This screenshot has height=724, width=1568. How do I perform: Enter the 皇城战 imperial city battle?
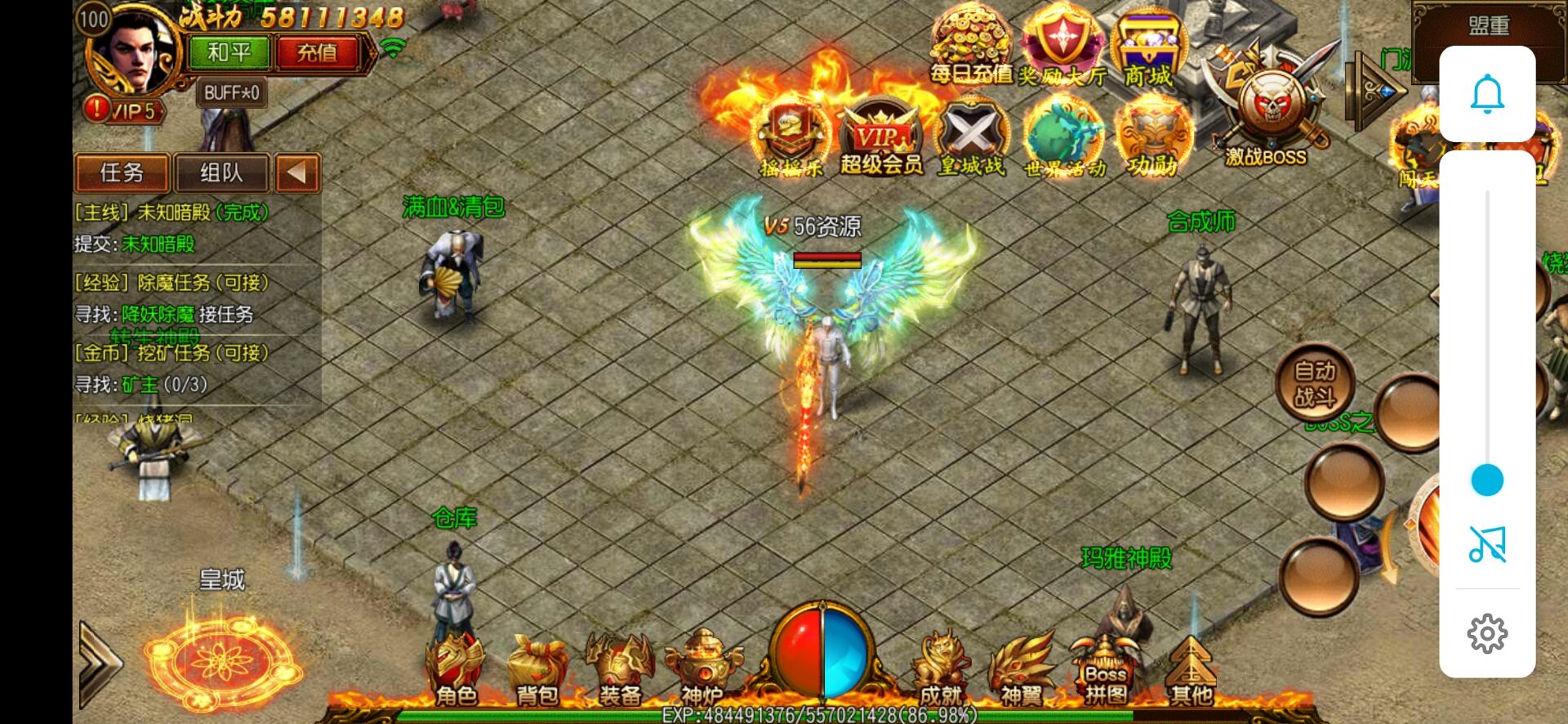coord(972,139)
